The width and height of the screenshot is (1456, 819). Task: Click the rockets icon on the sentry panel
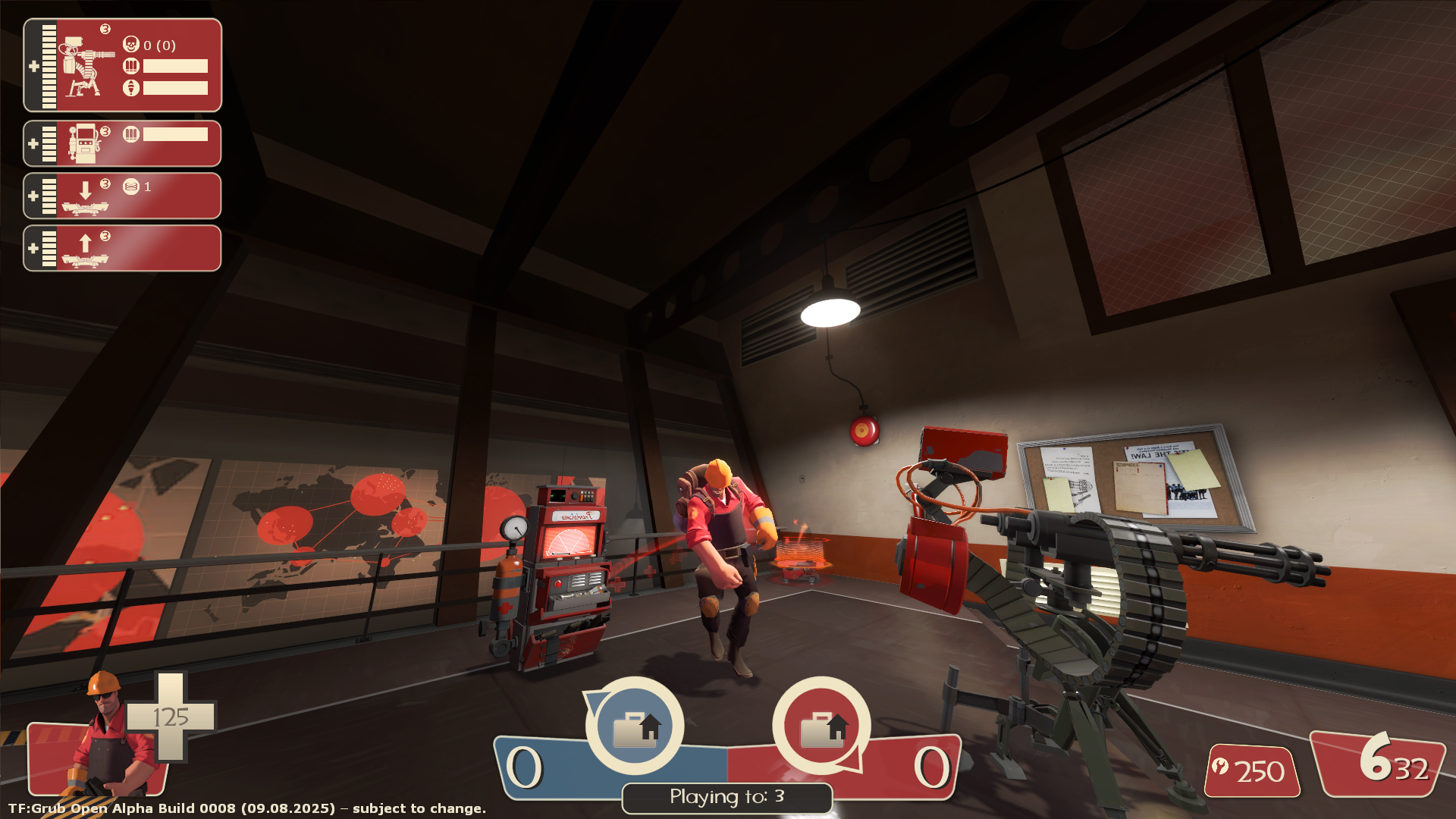coord(130,87)
